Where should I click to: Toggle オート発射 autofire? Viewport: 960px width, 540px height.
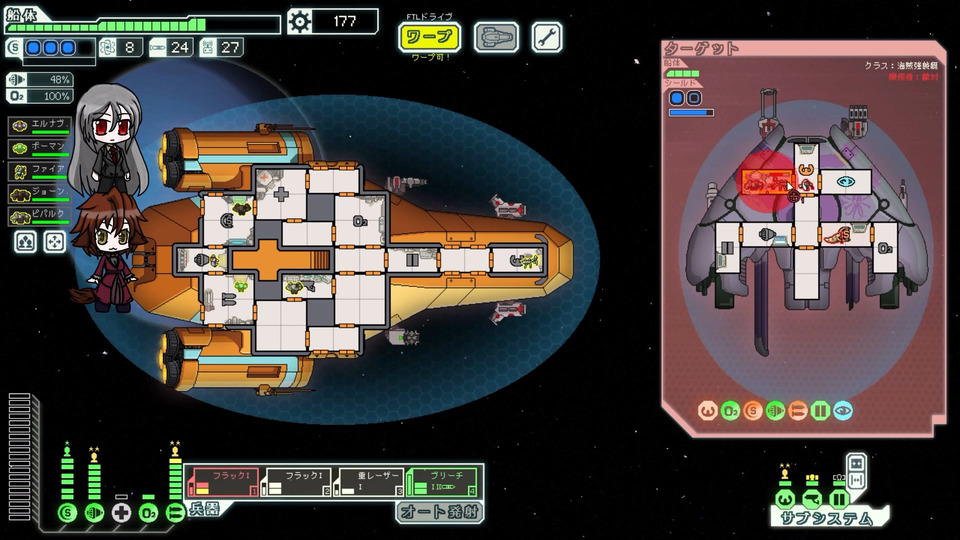pyautogui.click(x=438, y=512)
